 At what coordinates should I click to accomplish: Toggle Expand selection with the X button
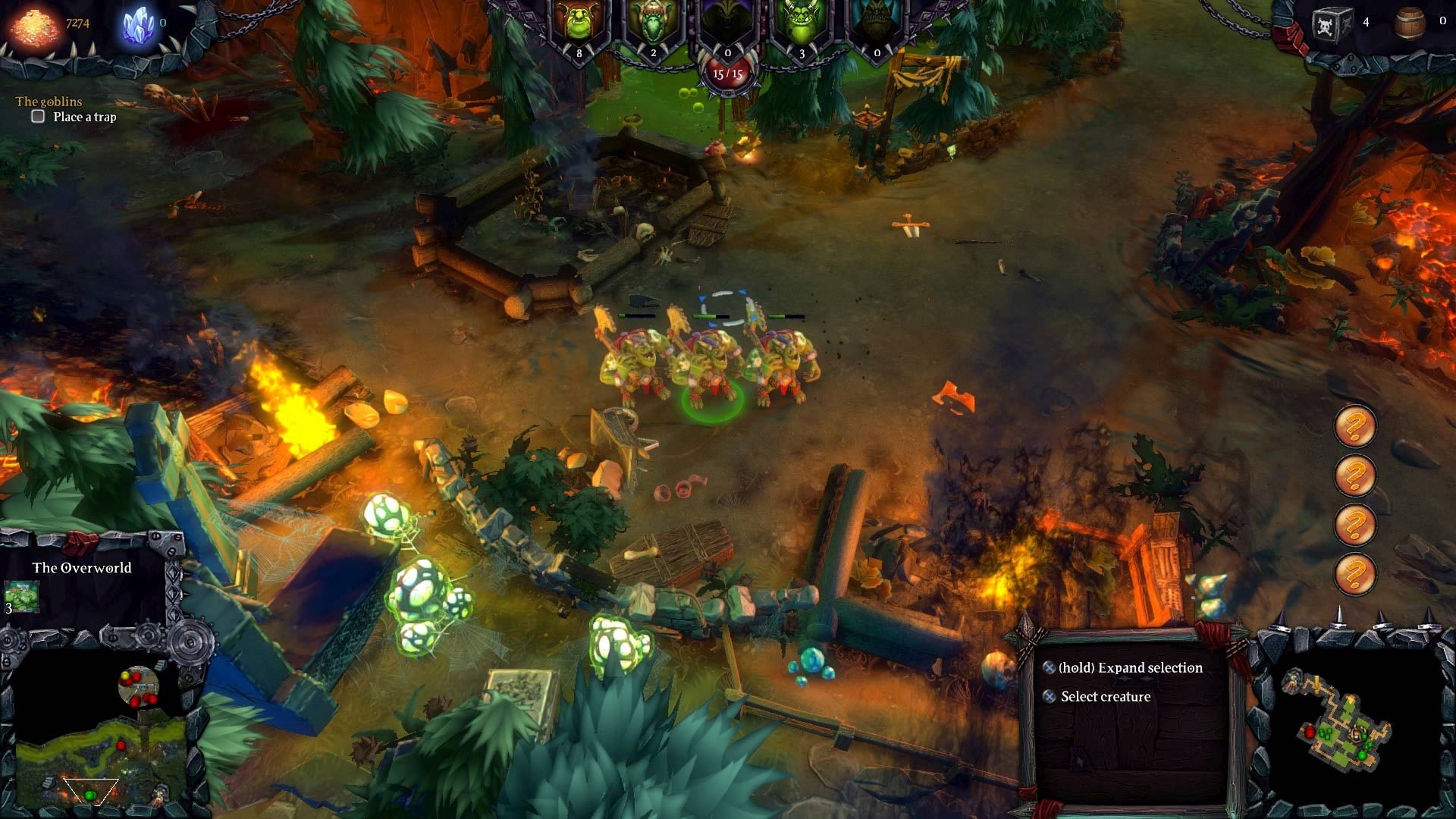1050,668
